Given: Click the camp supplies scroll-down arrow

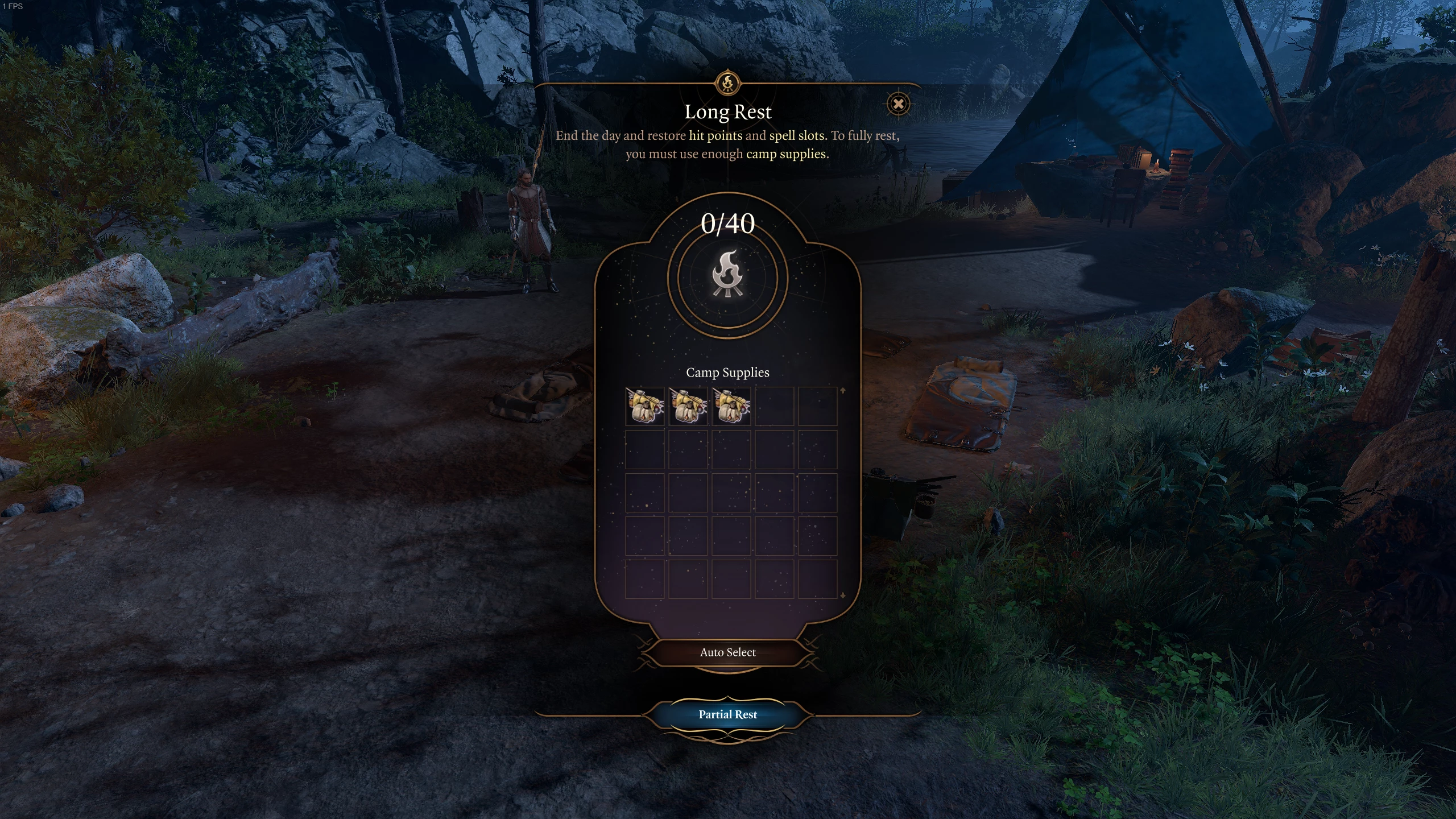Looking at the screenshot, I should [843, 595].
